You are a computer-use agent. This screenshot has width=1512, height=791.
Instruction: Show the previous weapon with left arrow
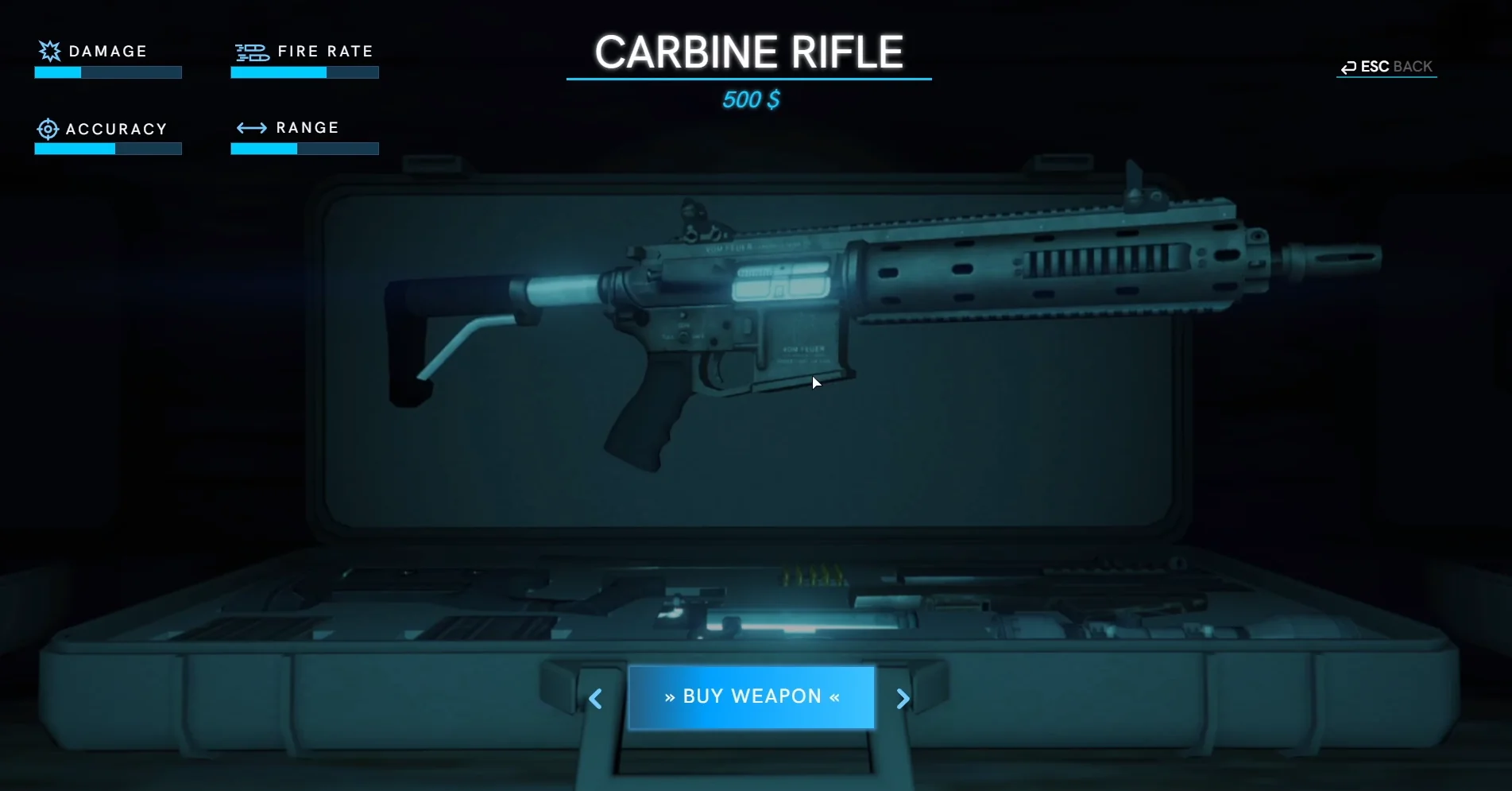pyautogui.click(x=595, y=699)
